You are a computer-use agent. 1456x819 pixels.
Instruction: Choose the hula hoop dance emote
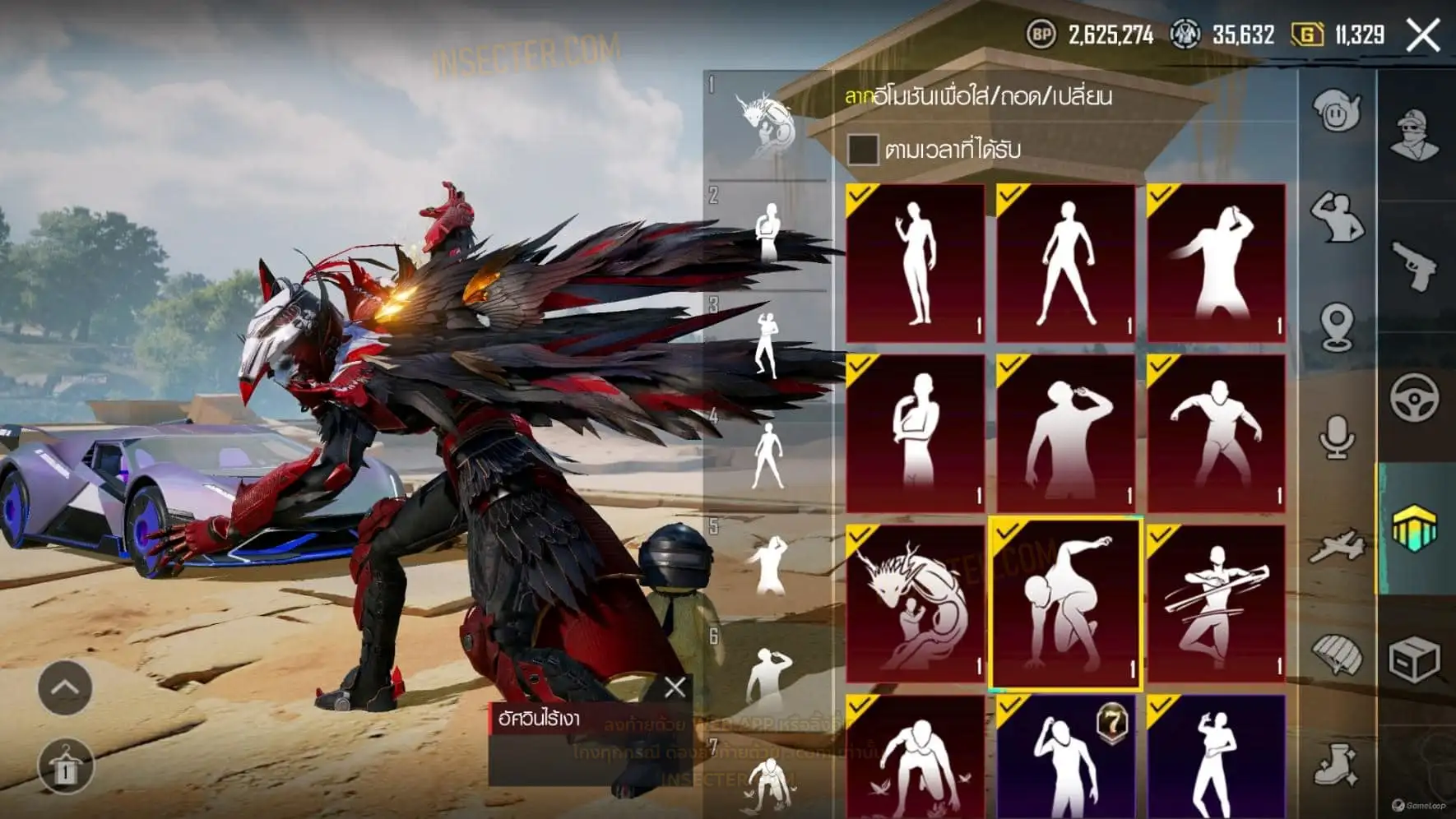[1216, 604]
